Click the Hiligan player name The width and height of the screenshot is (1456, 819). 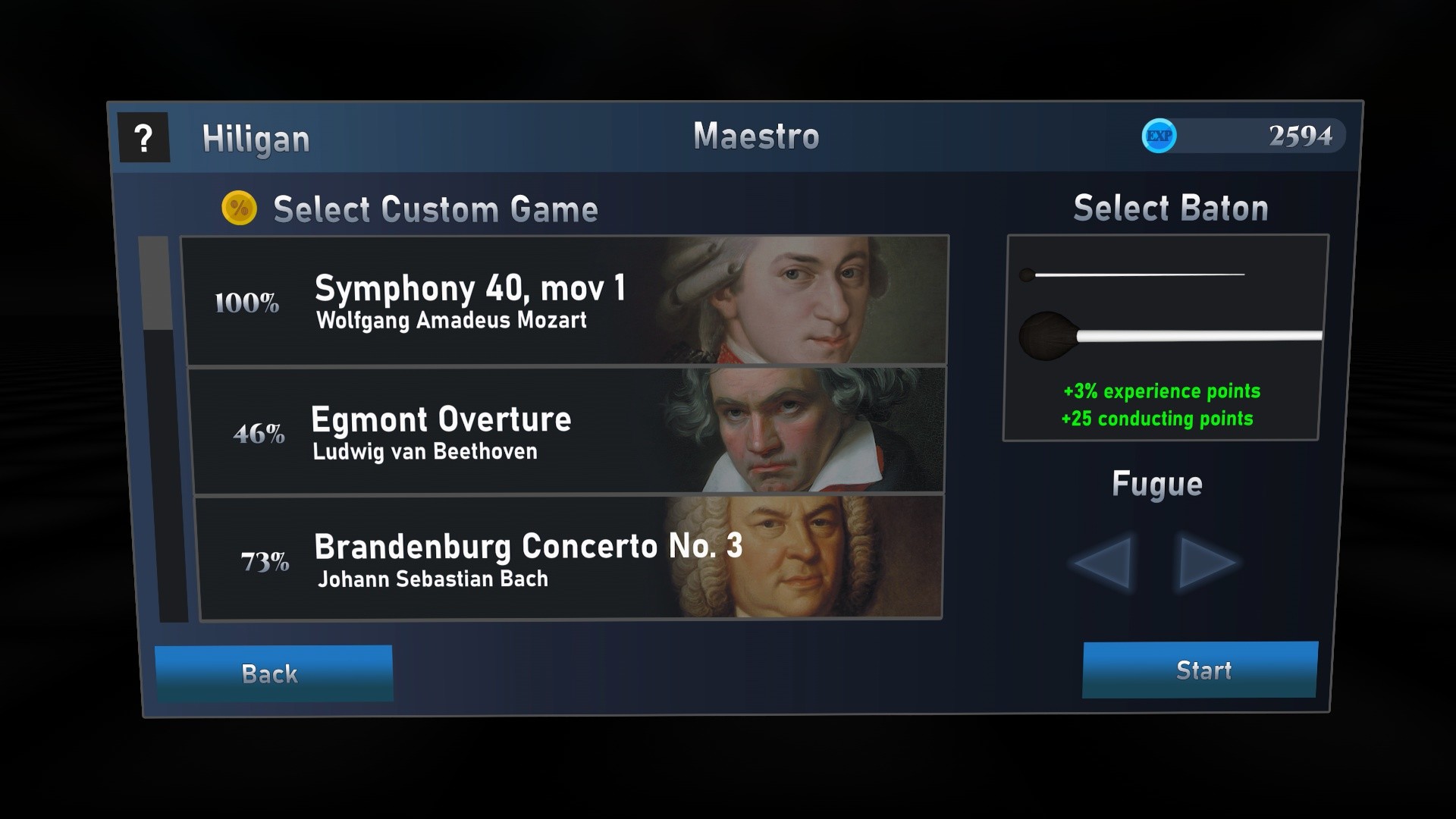(x=256, y=139)
